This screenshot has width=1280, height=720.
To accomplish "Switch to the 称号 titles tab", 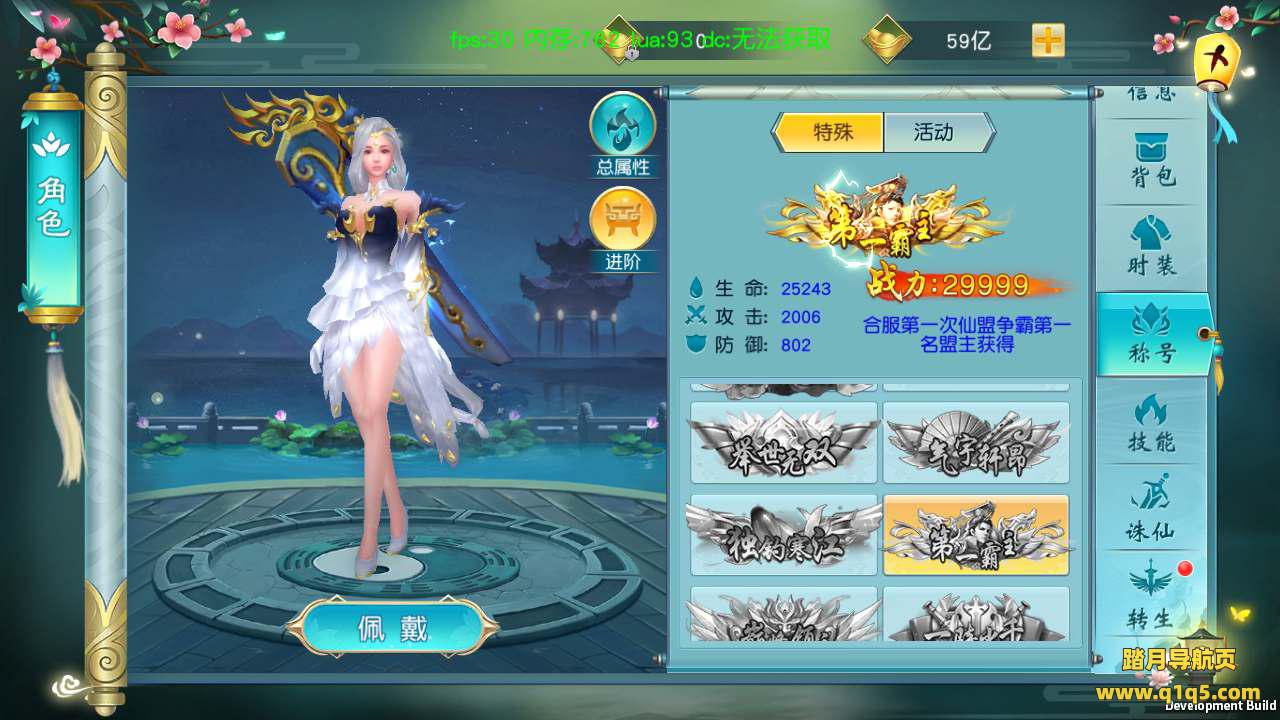I will coord(1153,335).
